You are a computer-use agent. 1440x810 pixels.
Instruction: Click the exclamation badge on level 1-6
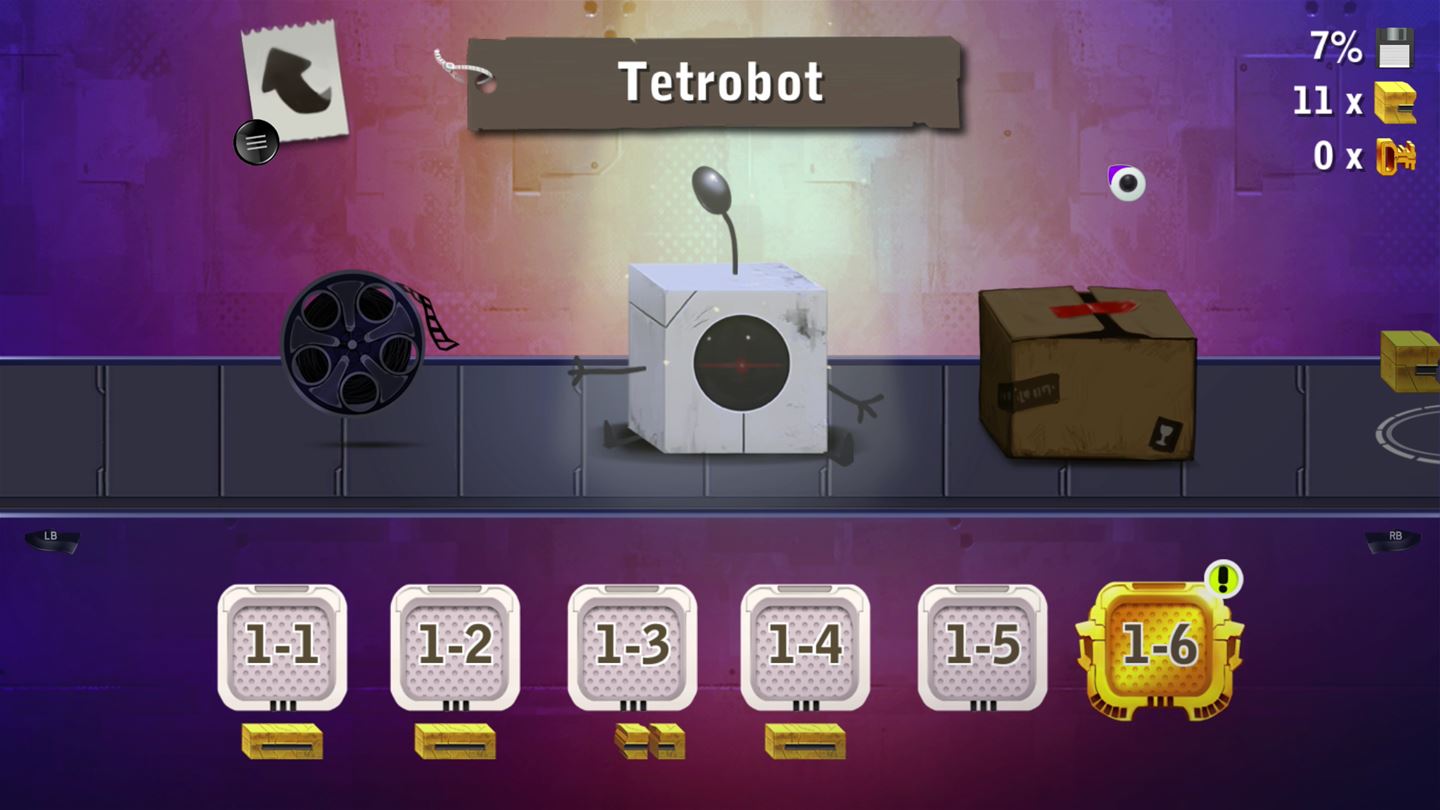click(1222, 578)
